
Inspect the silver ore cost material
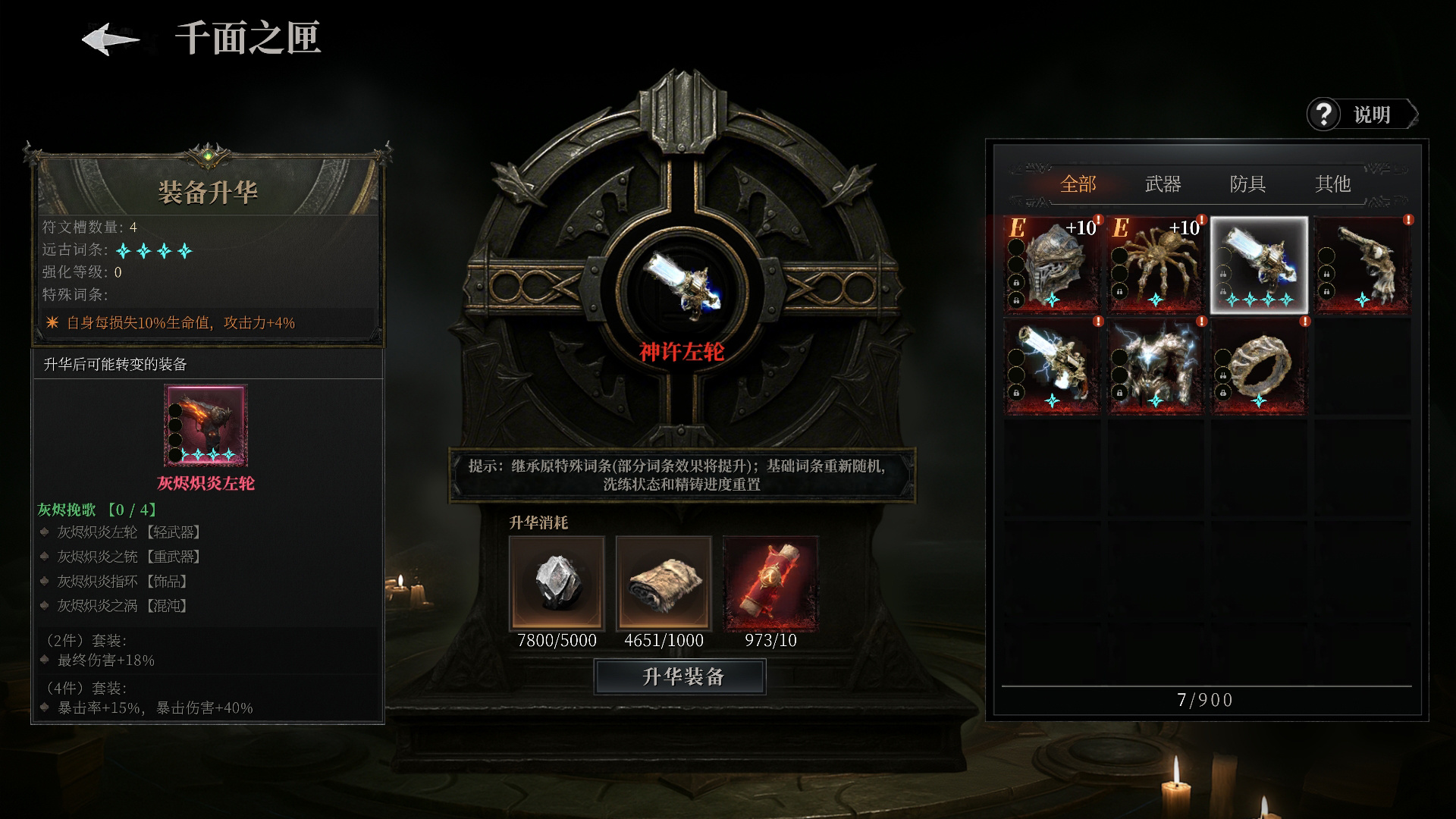[x=557, y=583]
